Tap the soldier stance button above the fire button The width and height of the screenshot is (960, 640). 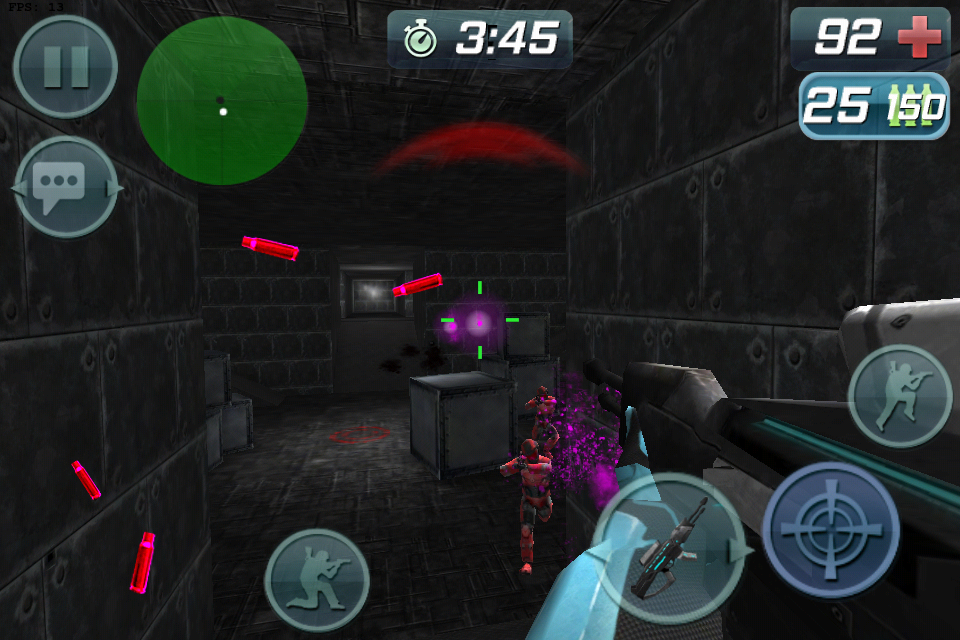[x=899, y=396]
